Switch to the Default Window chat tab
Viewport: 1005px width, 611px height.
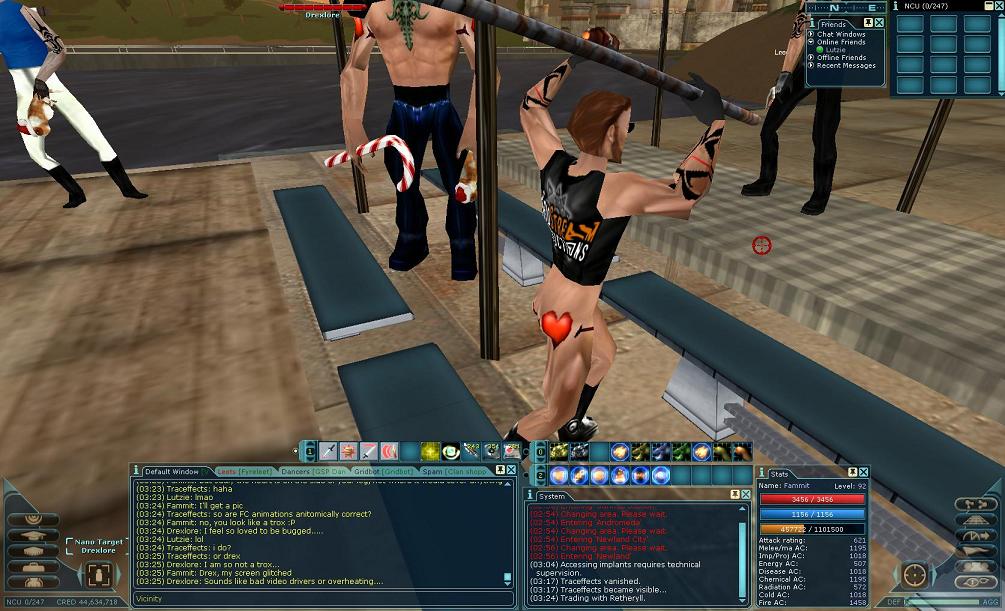click(172, 471)
